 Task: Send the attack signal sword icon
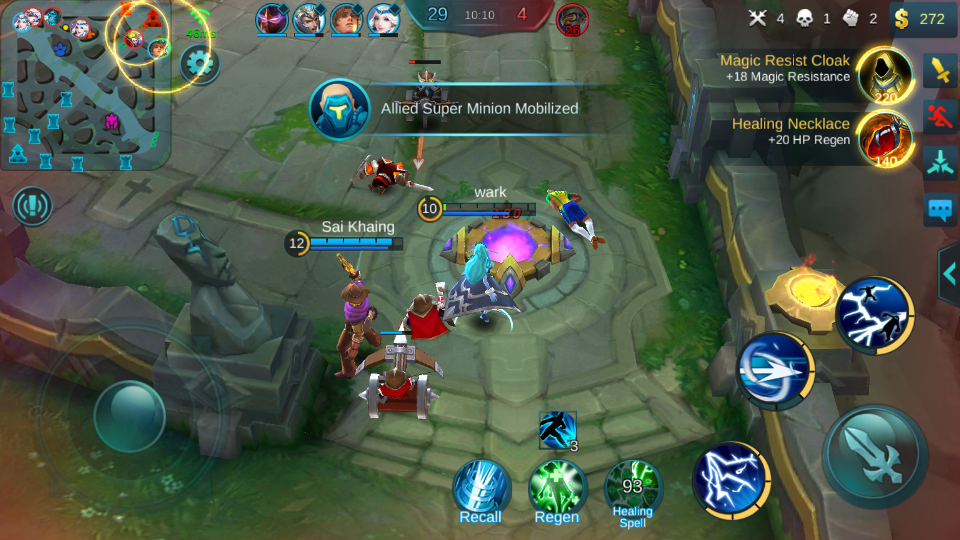coord(941,71)
